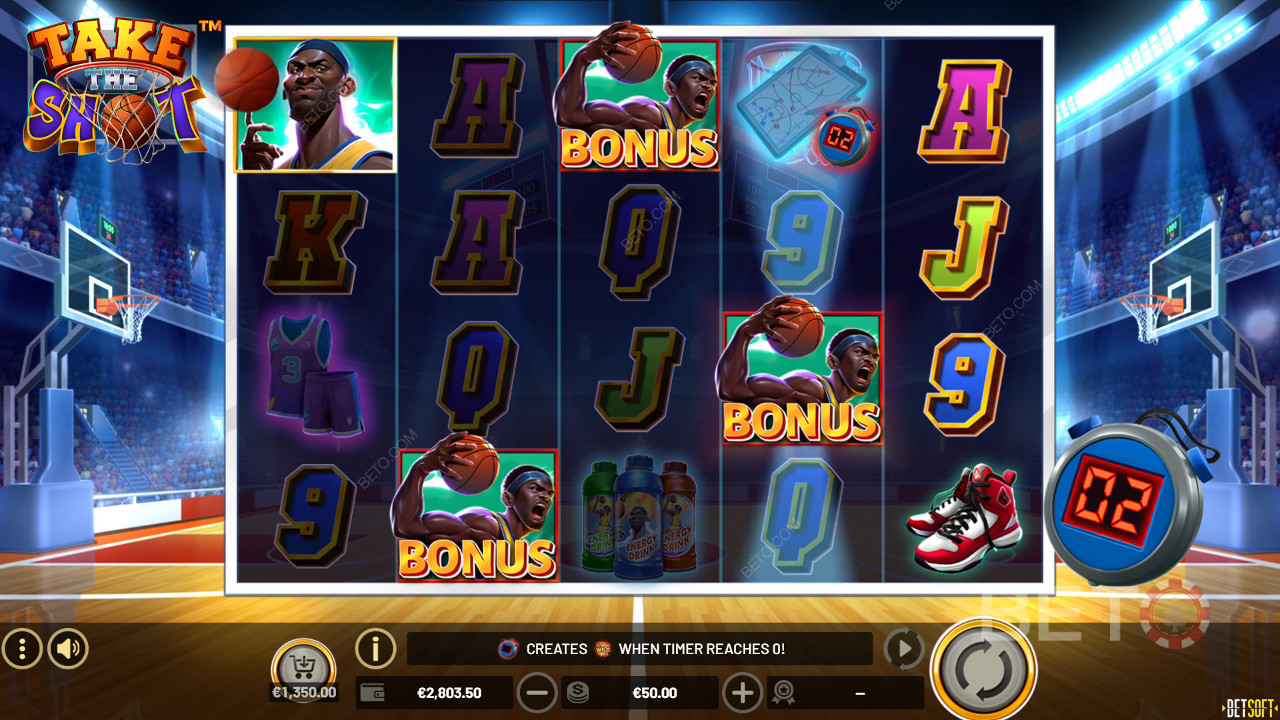The image size is (1280, 720).
Task: Open the paytable info button
Action: tap(376, 649)
